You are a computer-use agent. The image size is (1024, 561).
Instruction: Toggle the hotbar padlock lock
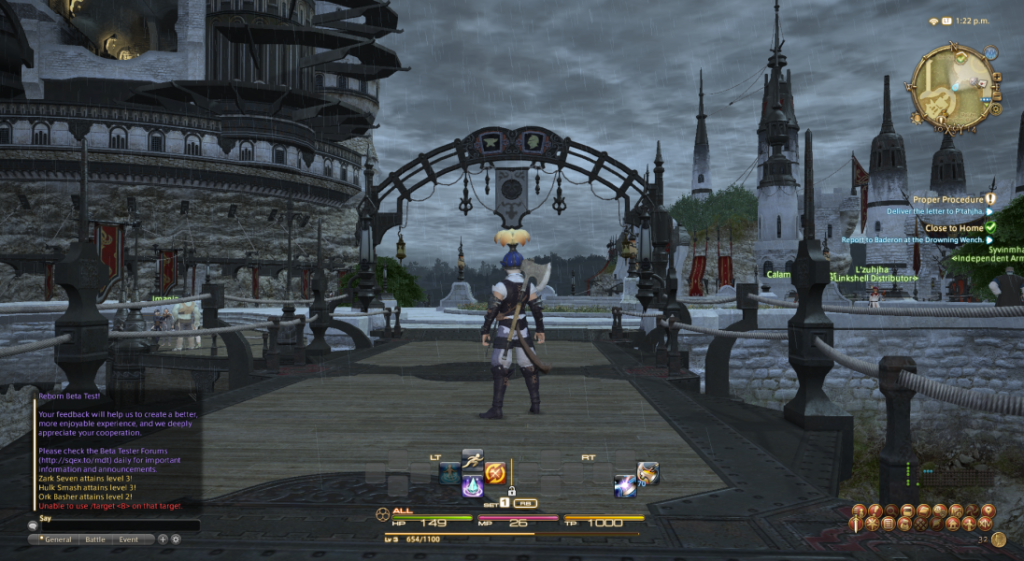point(511,491)
